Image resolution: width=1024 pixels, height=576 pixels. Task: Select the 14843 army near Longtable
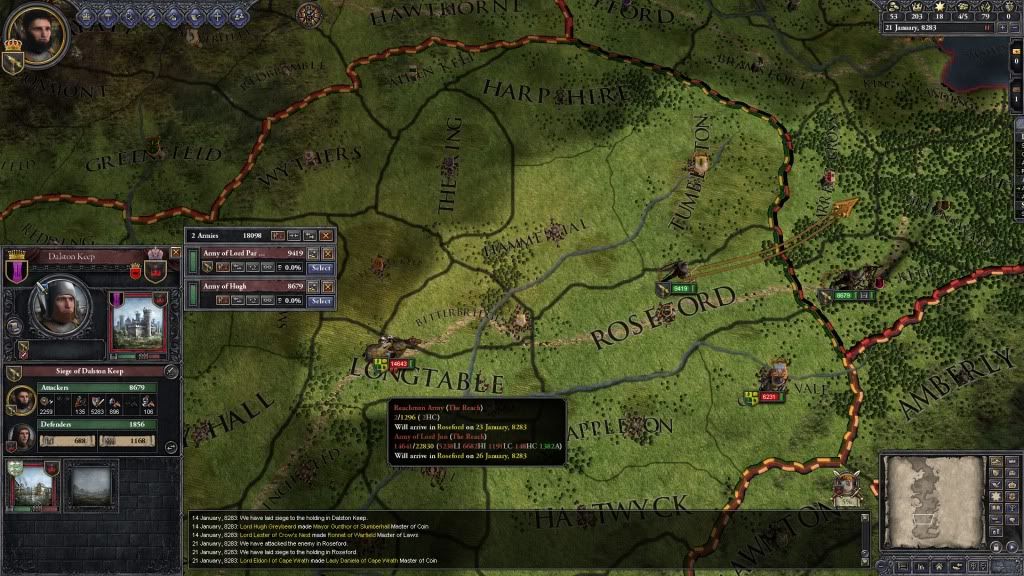click(x=398, y=364)
